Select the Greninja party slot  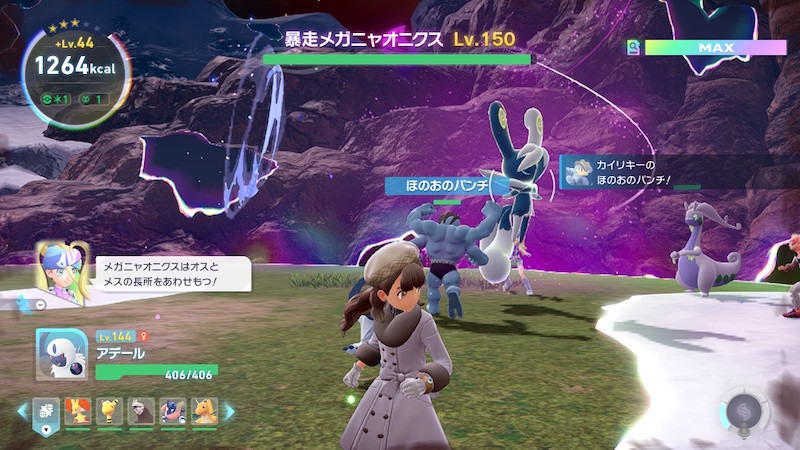point(171,410)
